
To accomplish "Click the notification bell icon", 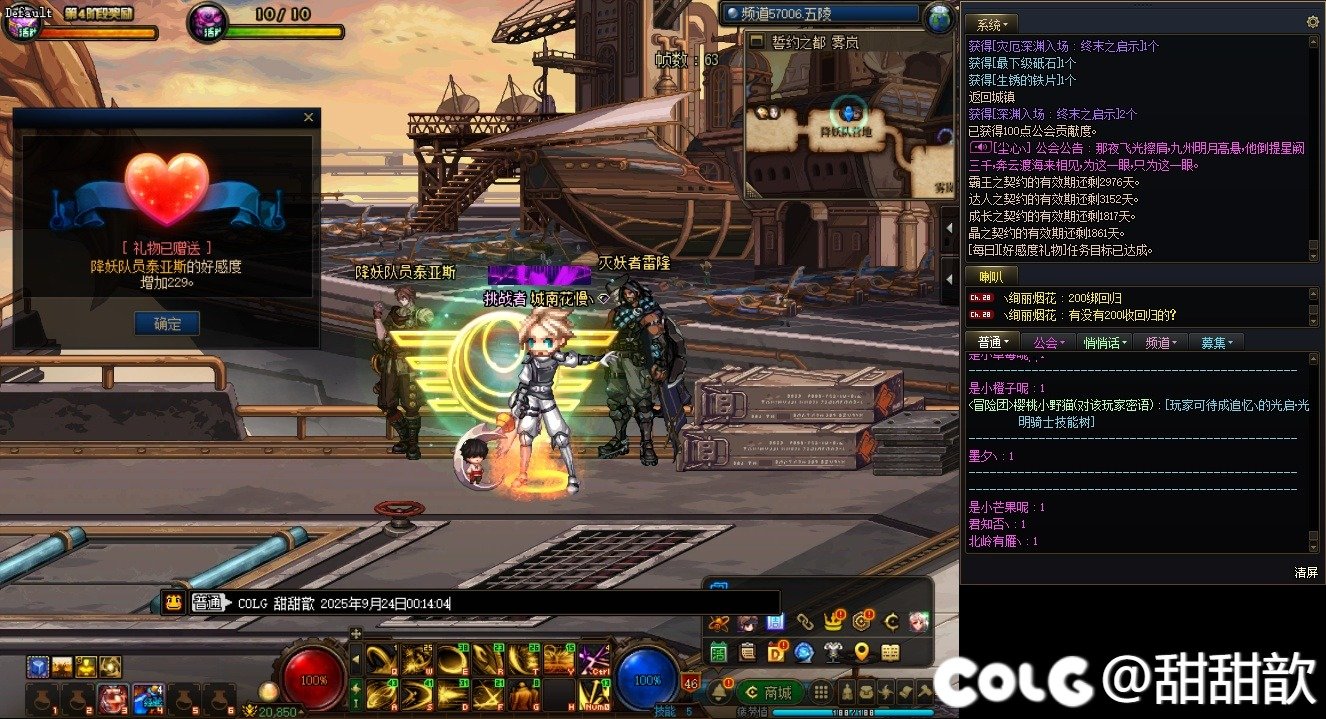I will click(719, 691).
